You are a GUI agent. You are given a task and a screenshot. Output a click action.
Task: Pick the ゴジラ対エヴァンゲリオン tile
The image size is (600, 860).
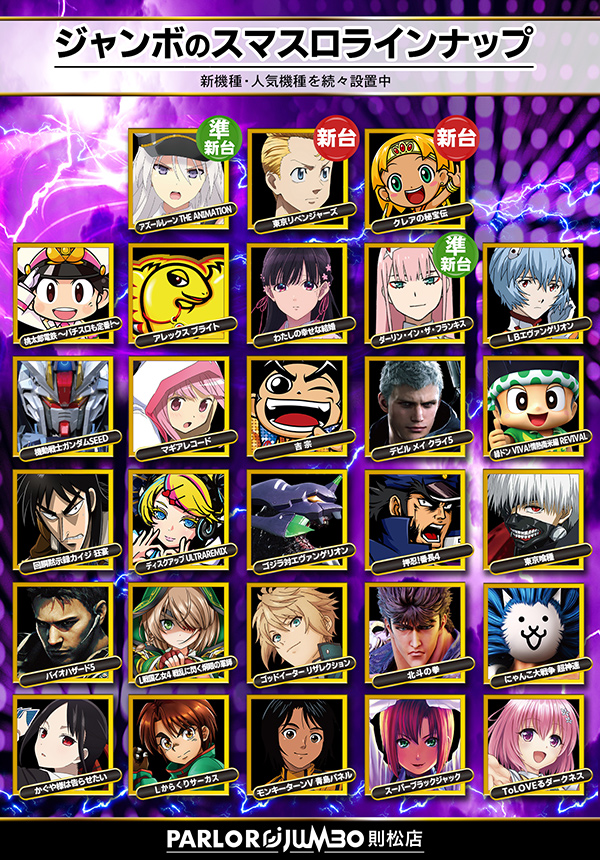(x=297, y=516)
